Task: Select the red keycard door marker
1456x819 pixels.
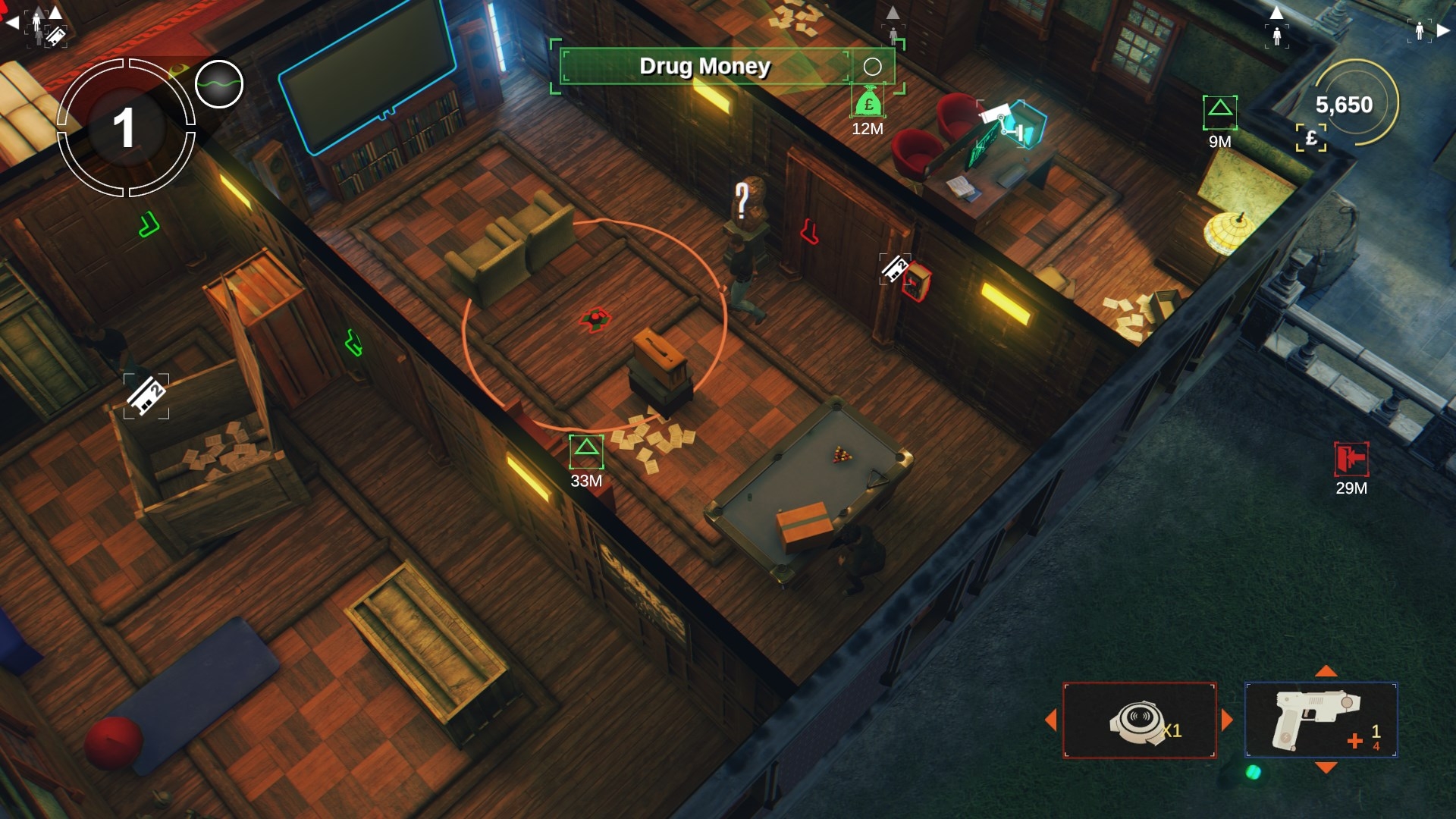Action: (915, 281)
